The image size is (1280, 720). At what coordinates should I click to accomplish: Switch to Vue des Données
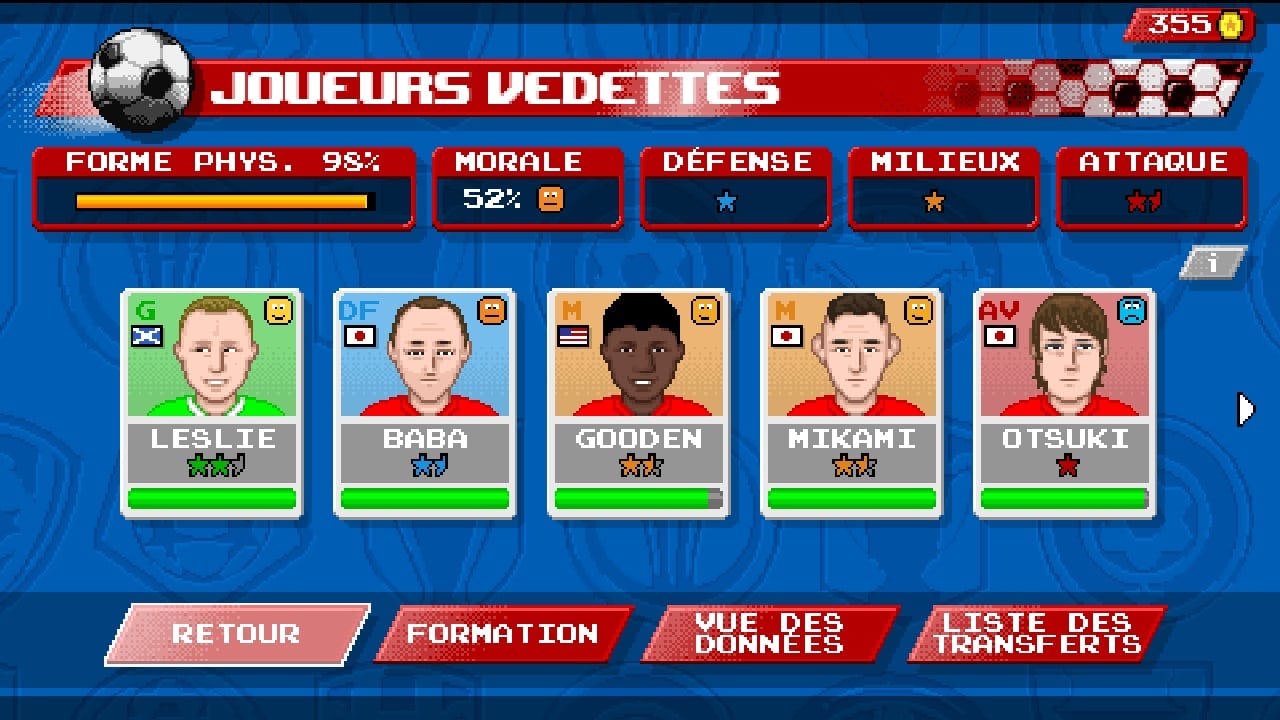pyautogui.click(x=769, y=634)
